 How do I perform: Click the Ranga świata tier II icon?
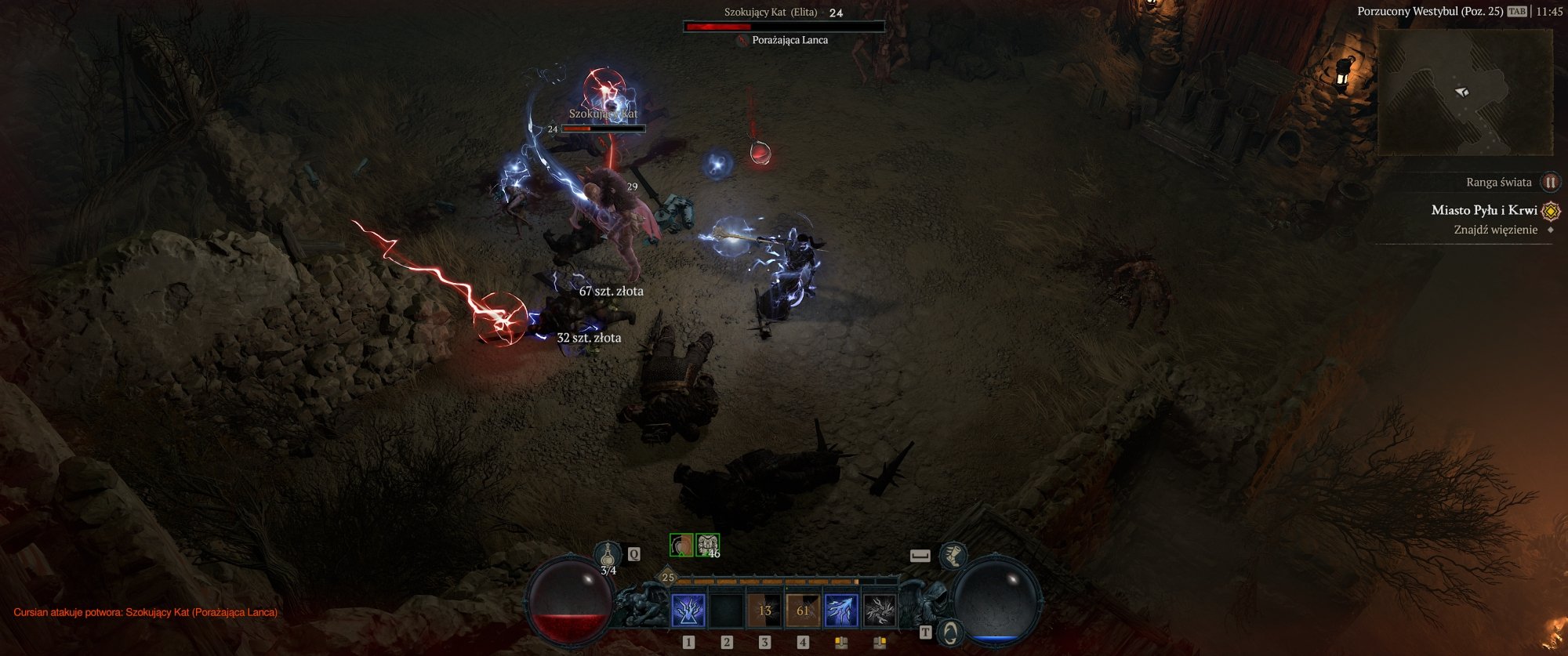(x=1549, y=183)
